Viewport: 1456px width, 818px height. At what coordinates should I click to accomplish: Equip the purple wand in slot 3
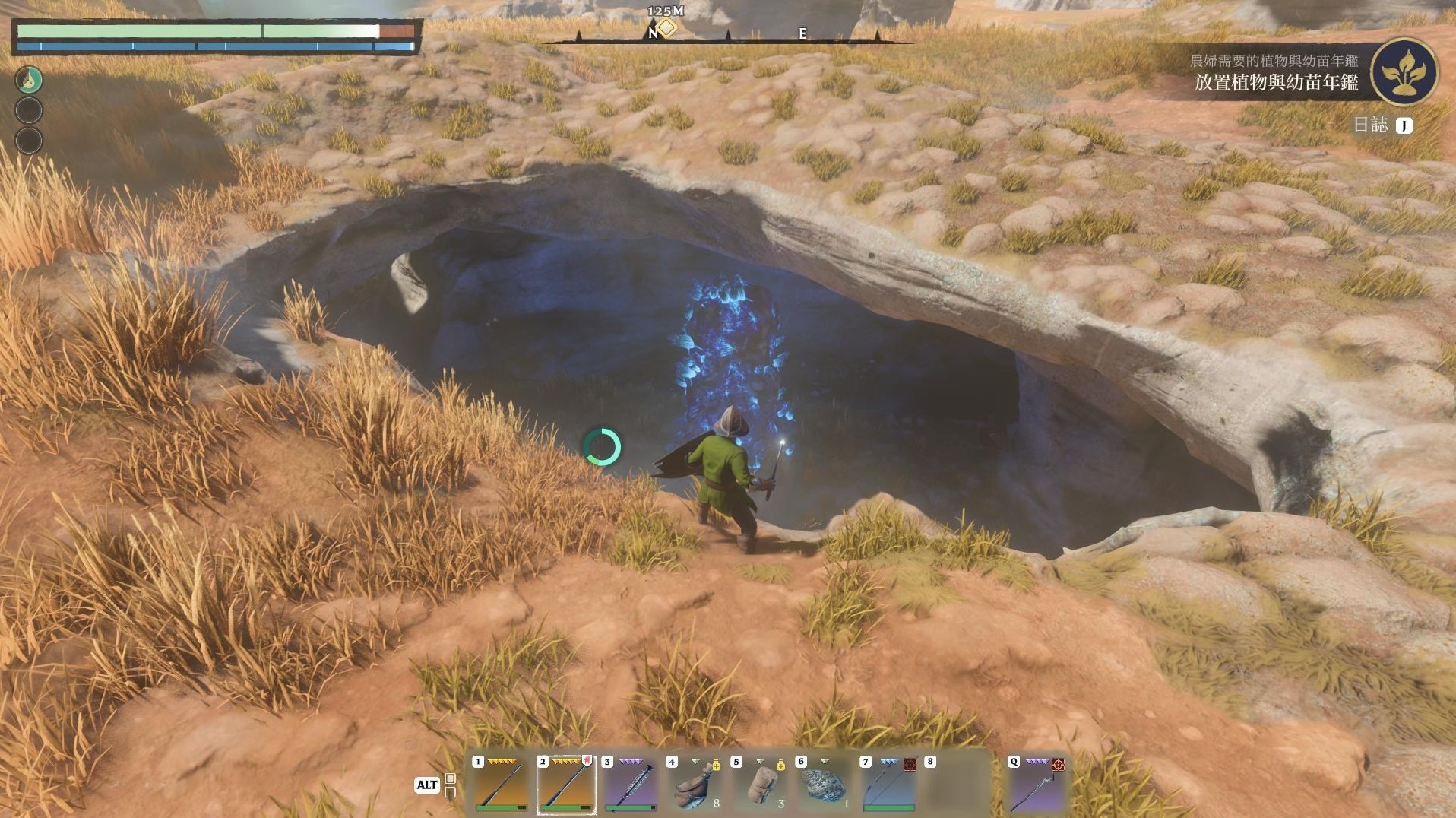630,785
